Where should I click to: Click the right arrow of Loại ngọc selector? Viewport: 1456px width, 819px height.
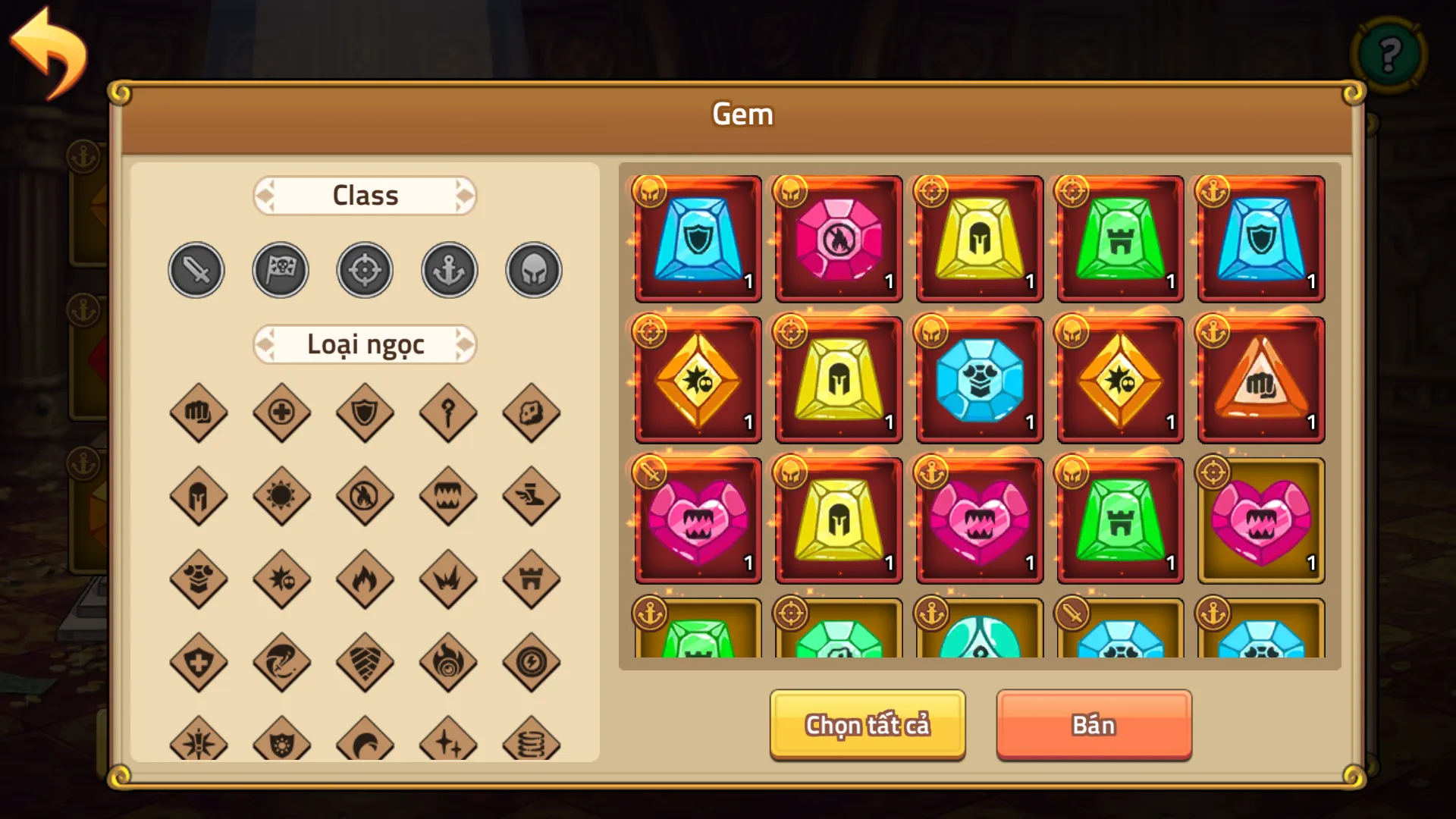(465, 344)
